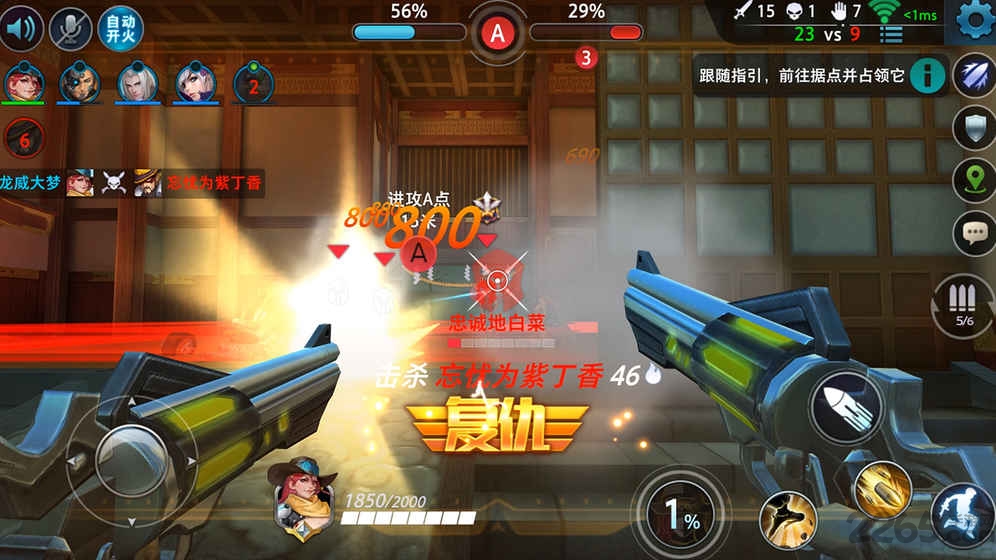This screenshot has height=560, width=996.
Task: Select the cyborg-eyed teammate portrait
Action: (x=80, y=83)
